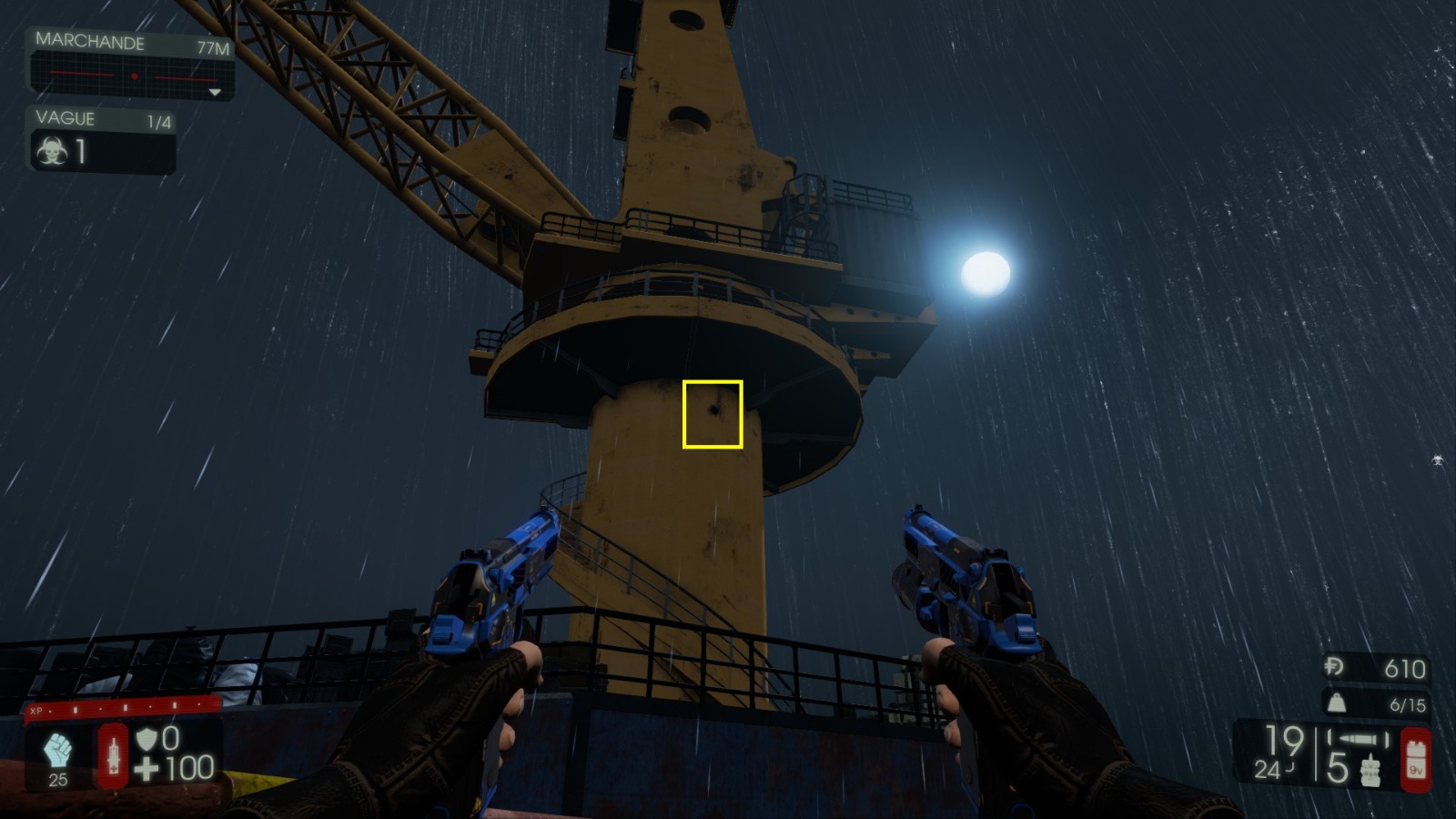The image size is (1456, 819).
Task: Toggle the white downward arrow under the tracker
Action: click(215, 93)
